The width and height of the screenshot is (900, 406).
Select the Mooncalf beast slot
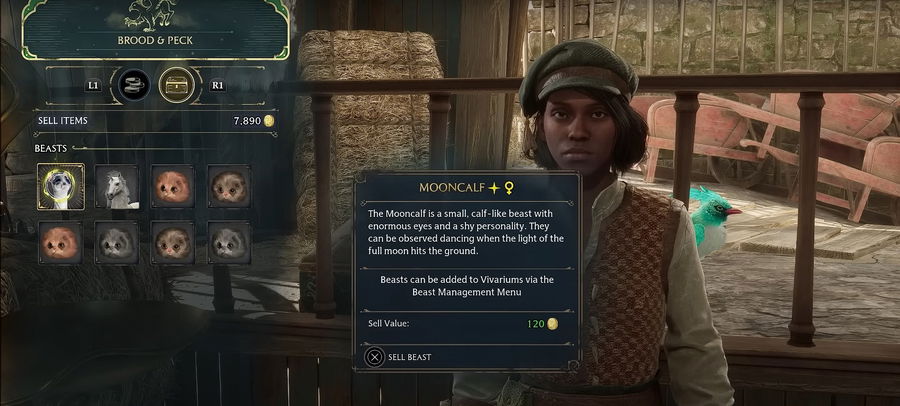[x=61, y=187]
